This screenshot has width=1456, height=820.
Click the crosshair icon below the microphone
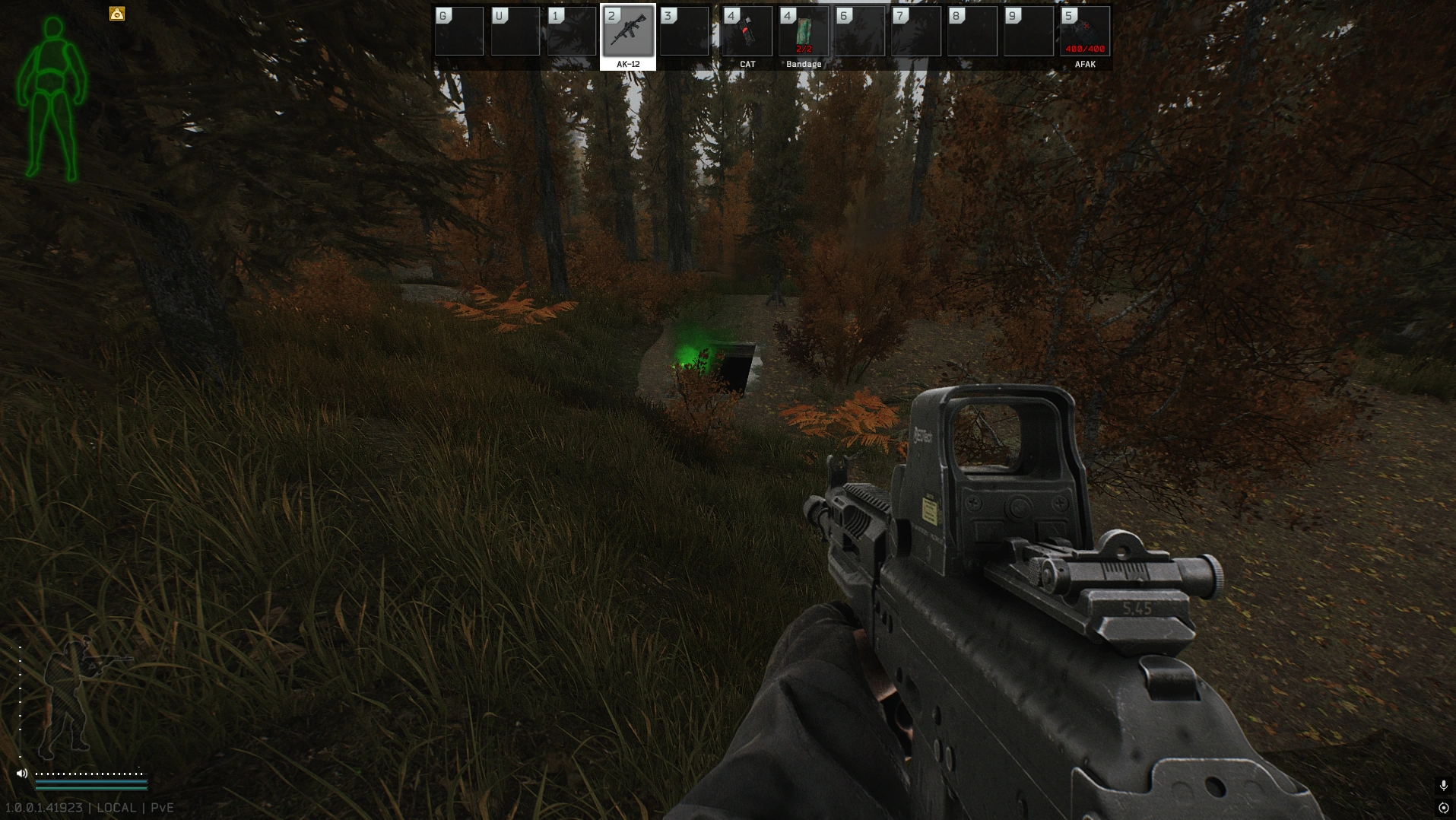pyautogui.click(x=1442, y=809)
